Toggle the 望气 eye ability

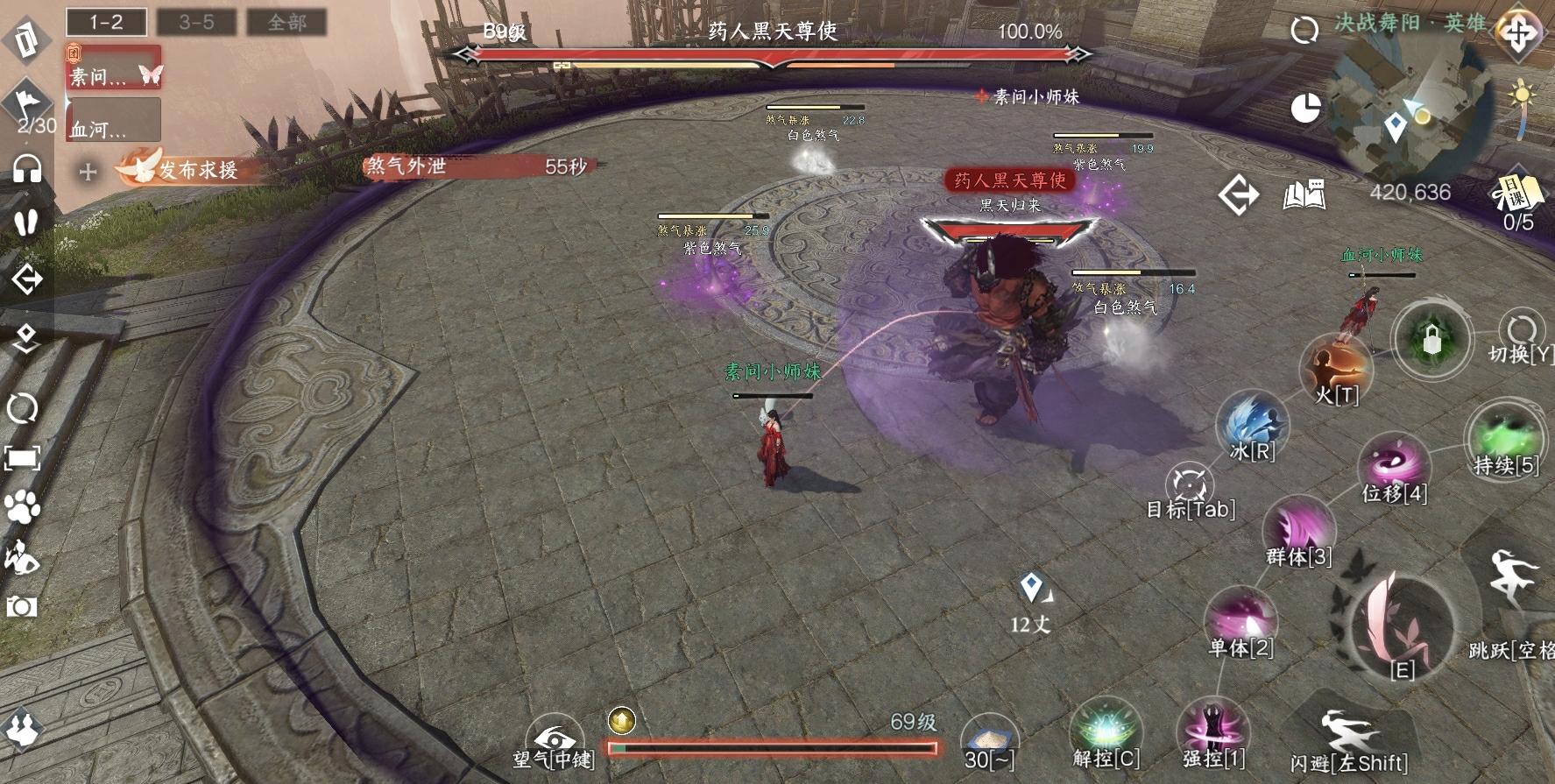coord(554,741)
